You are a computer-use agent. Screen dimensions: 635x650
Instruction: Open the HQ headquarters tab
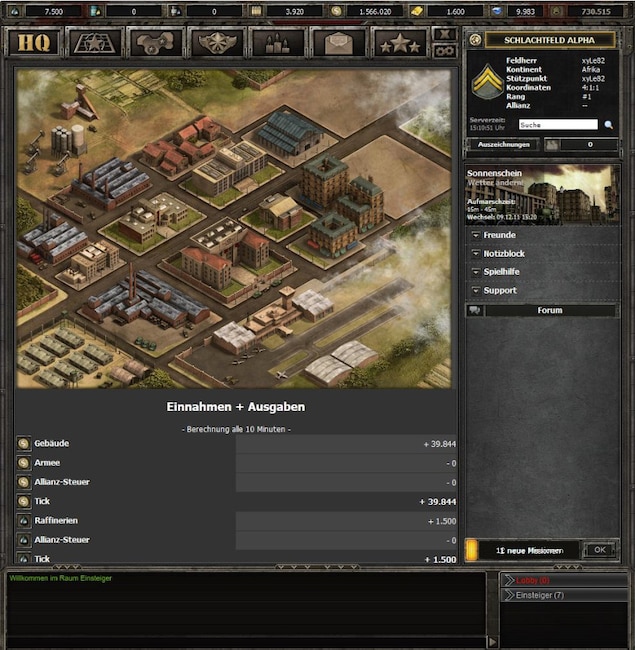34,43
